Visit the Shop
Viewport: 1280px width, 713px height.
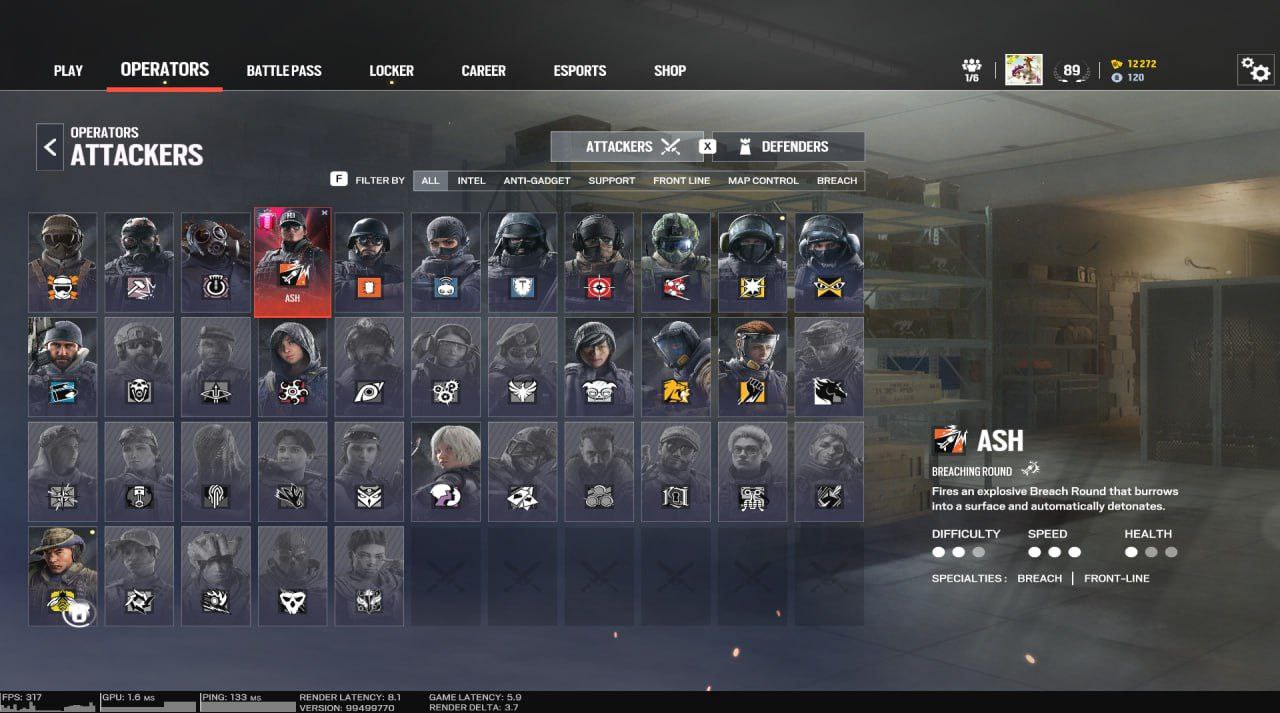670,71
